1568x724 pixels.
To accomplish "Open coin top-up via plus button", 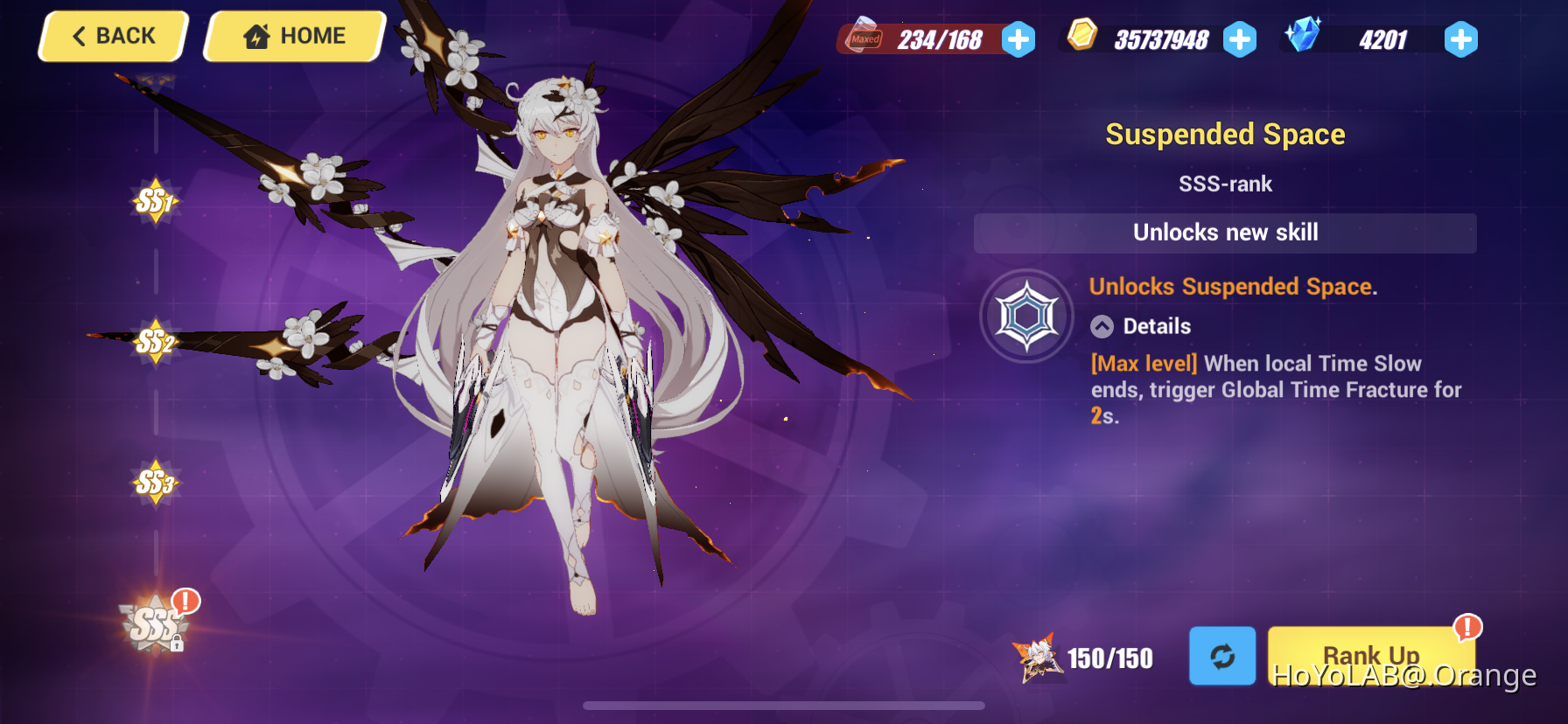I will pyautogui.click(x=1241, y=39).
